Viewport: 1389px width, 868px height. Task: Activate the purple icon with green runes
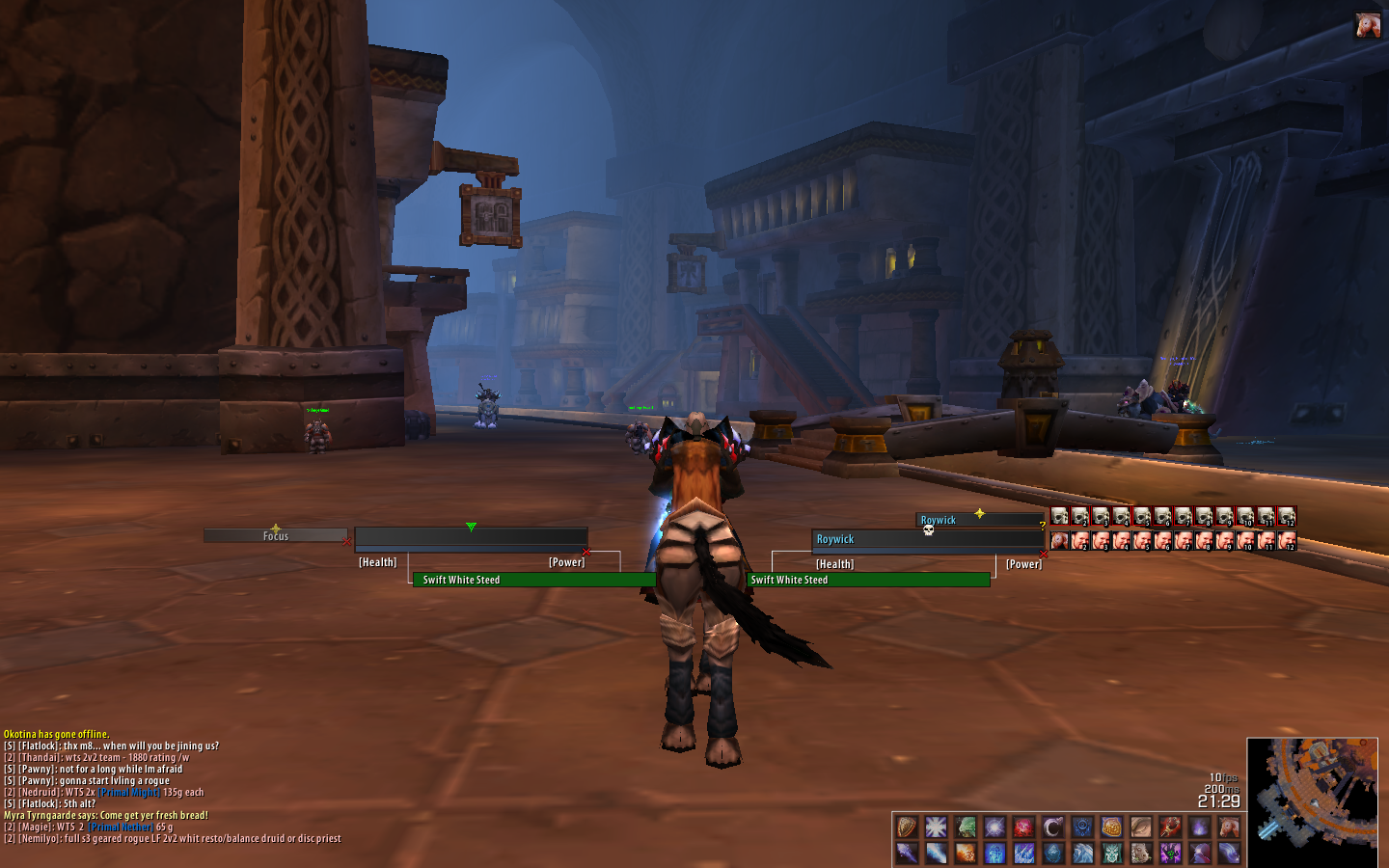click(1170, 853)
